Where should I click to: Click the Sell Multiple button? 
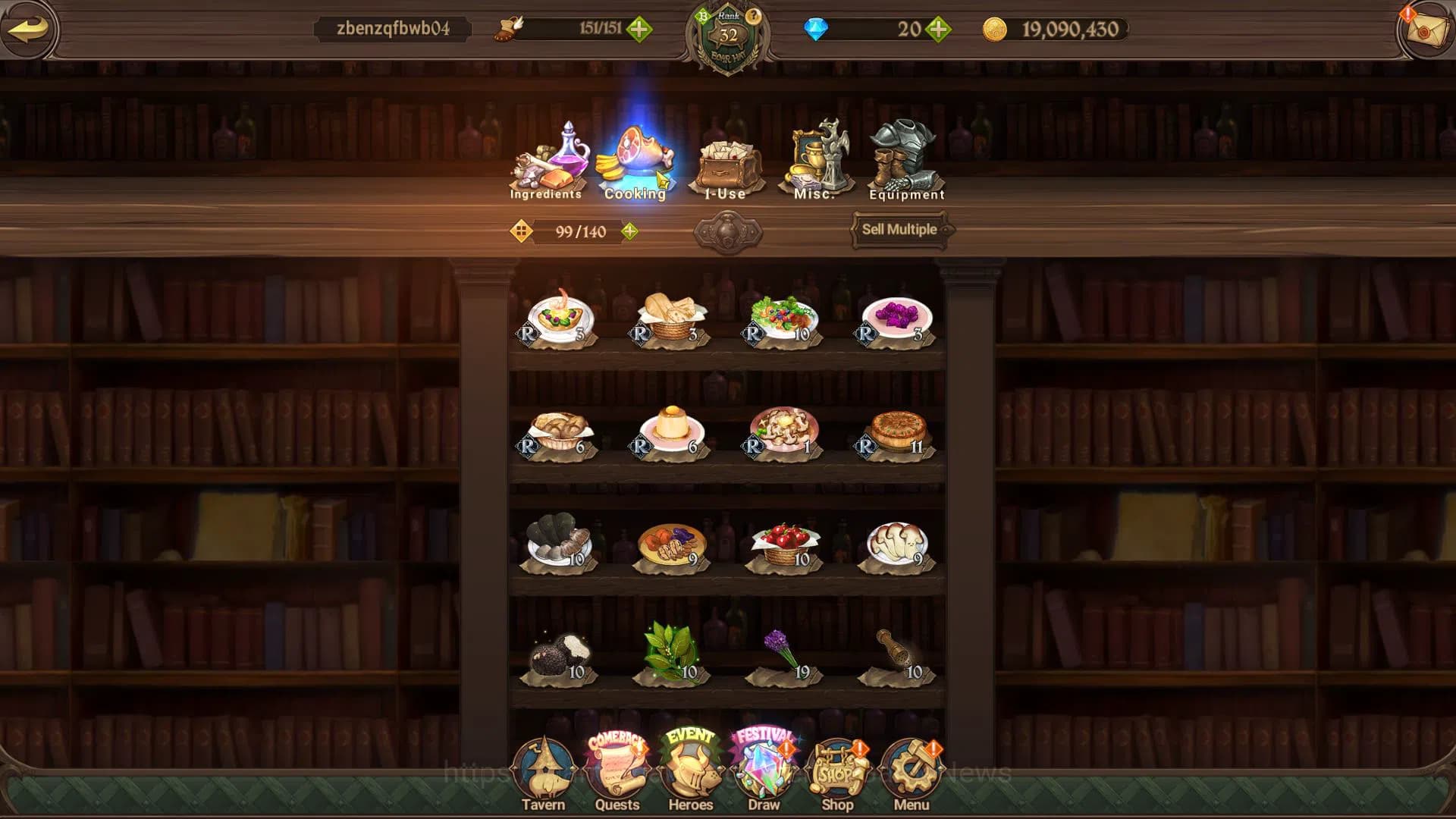click(x=899, y=229)
